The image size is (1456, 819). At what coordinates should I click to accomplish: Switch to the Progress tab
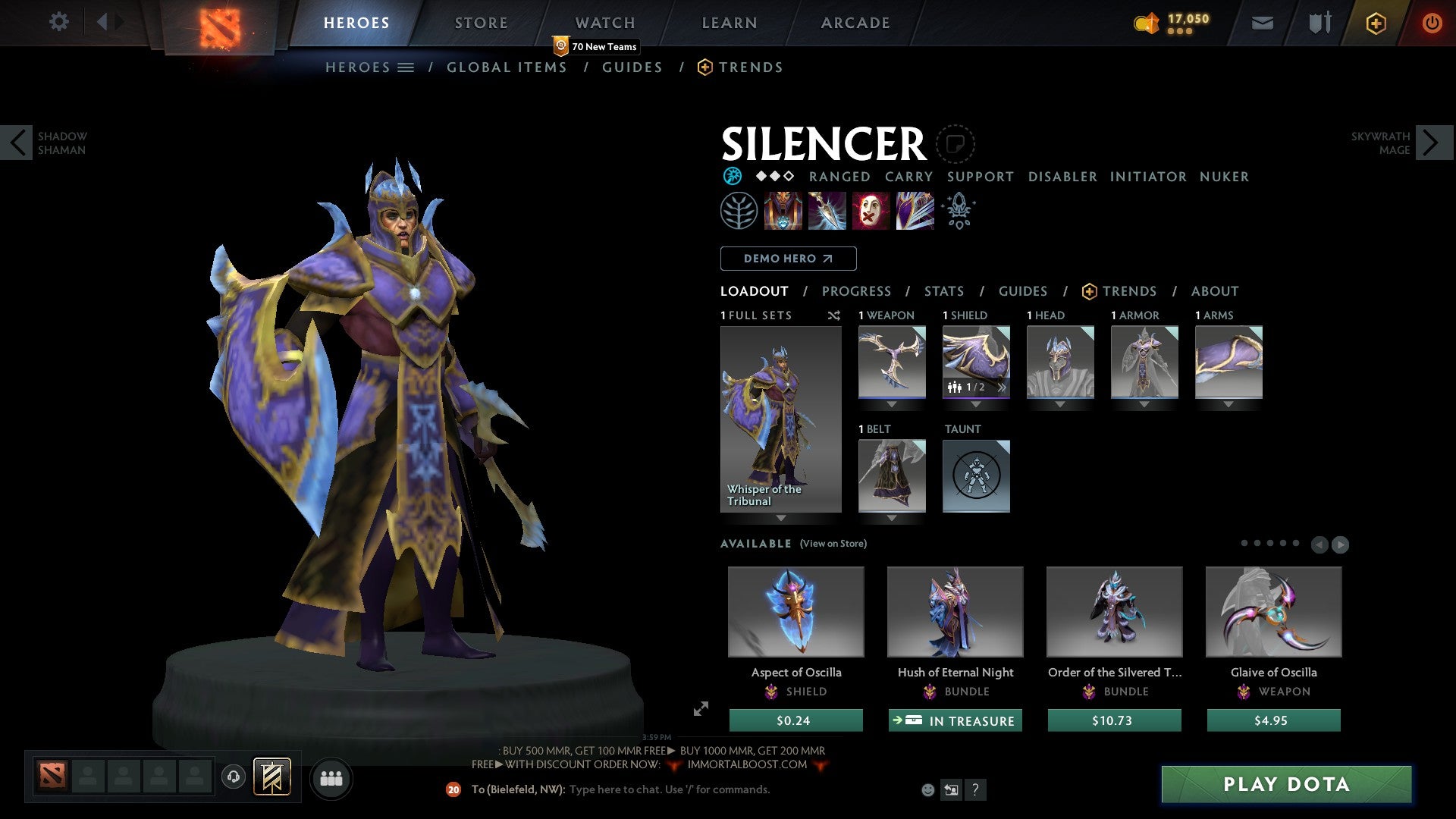(x=857, y=291)
